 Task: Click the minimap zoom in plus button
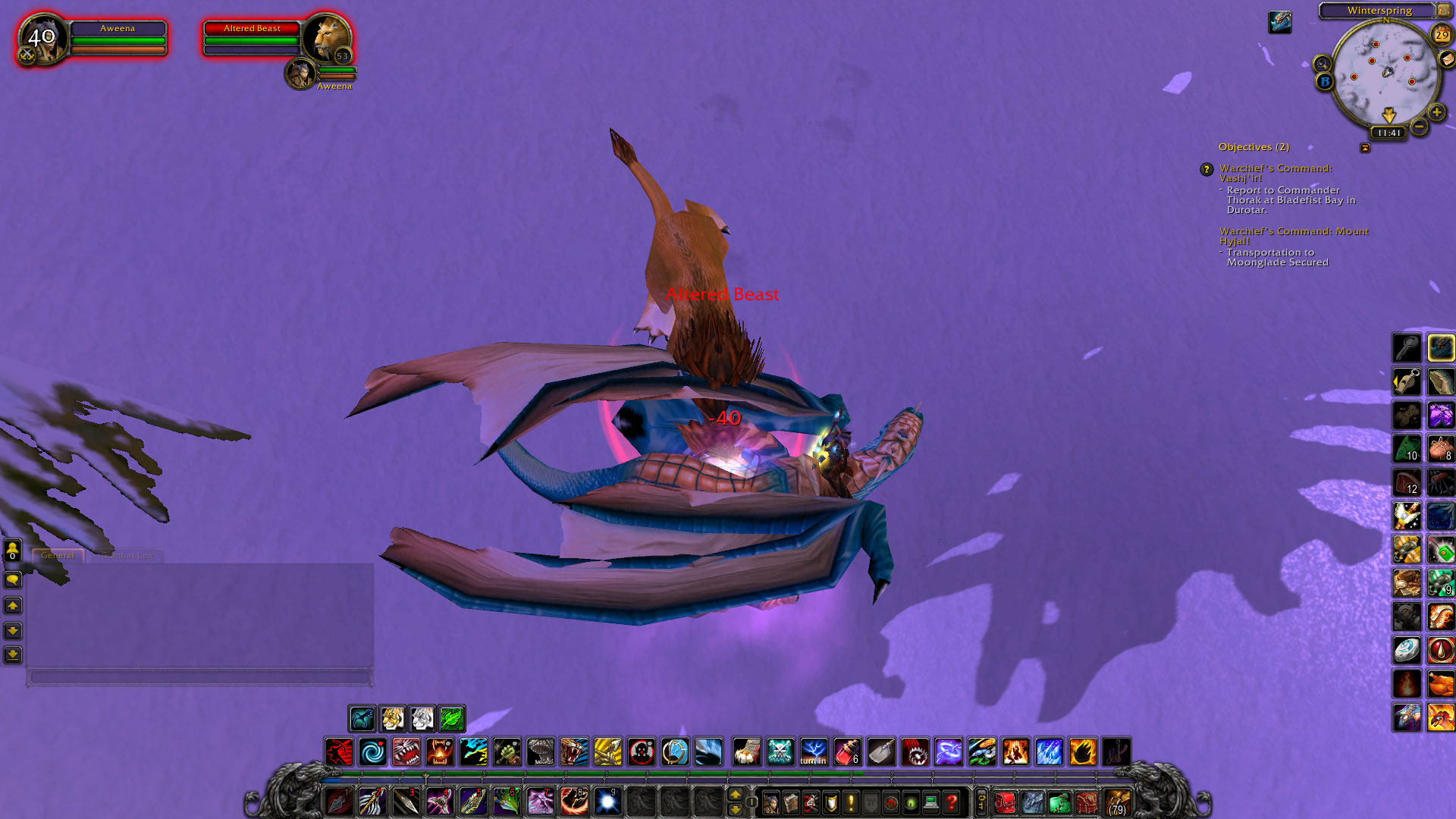1436,111
